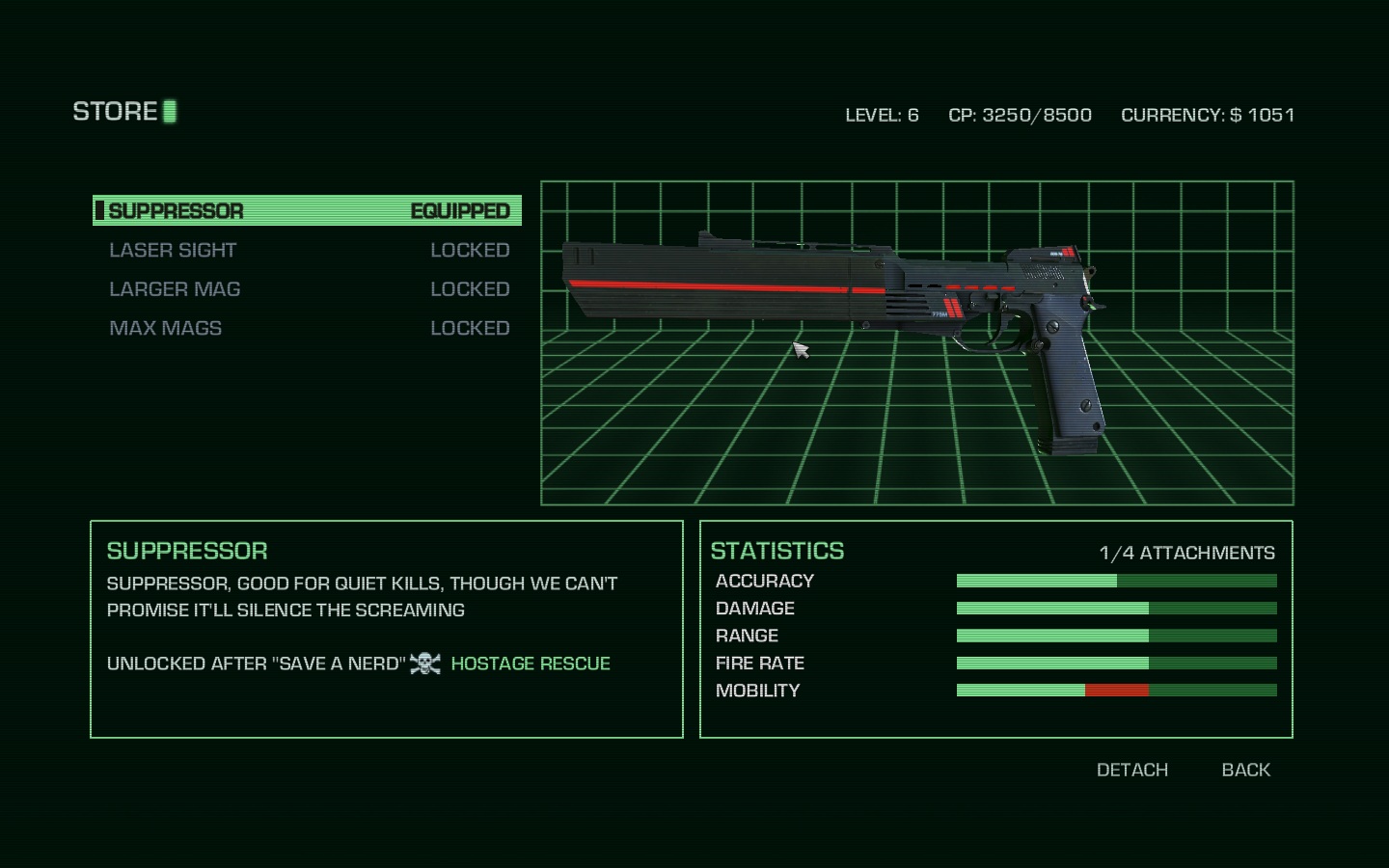Viewport: 1389px width, 868px height.
Task: Detach the equipped suppressor
Action: pos(1131,770)
